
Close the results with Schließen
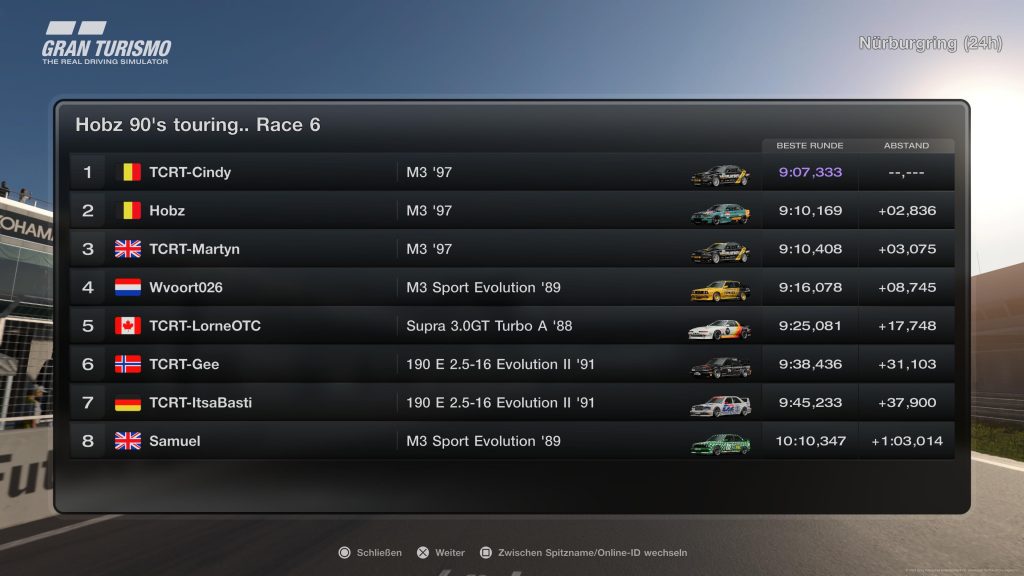pos(371,552)
